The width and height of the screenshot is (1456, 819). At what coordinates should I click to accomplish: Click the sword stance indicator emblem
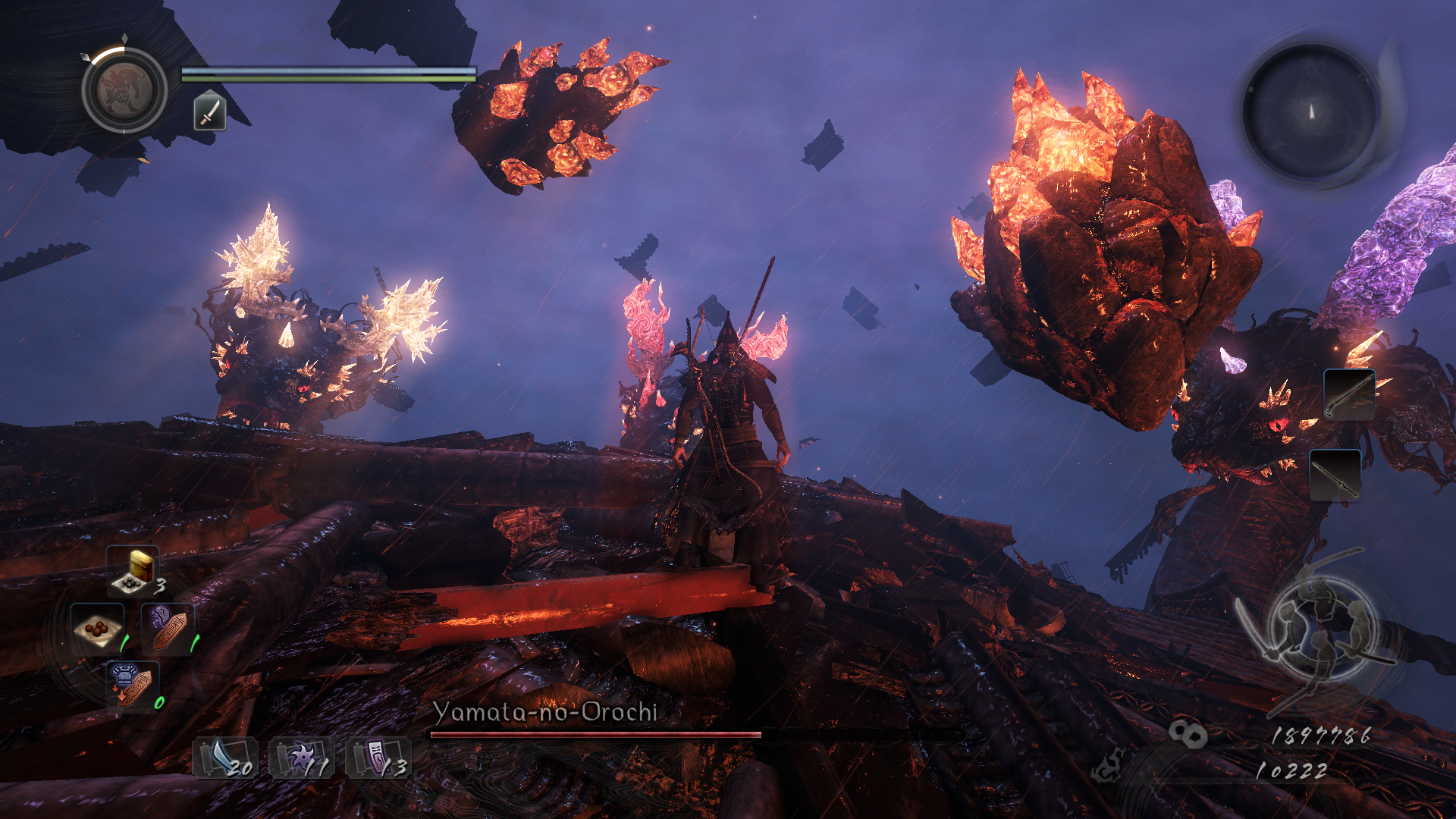1318,629
